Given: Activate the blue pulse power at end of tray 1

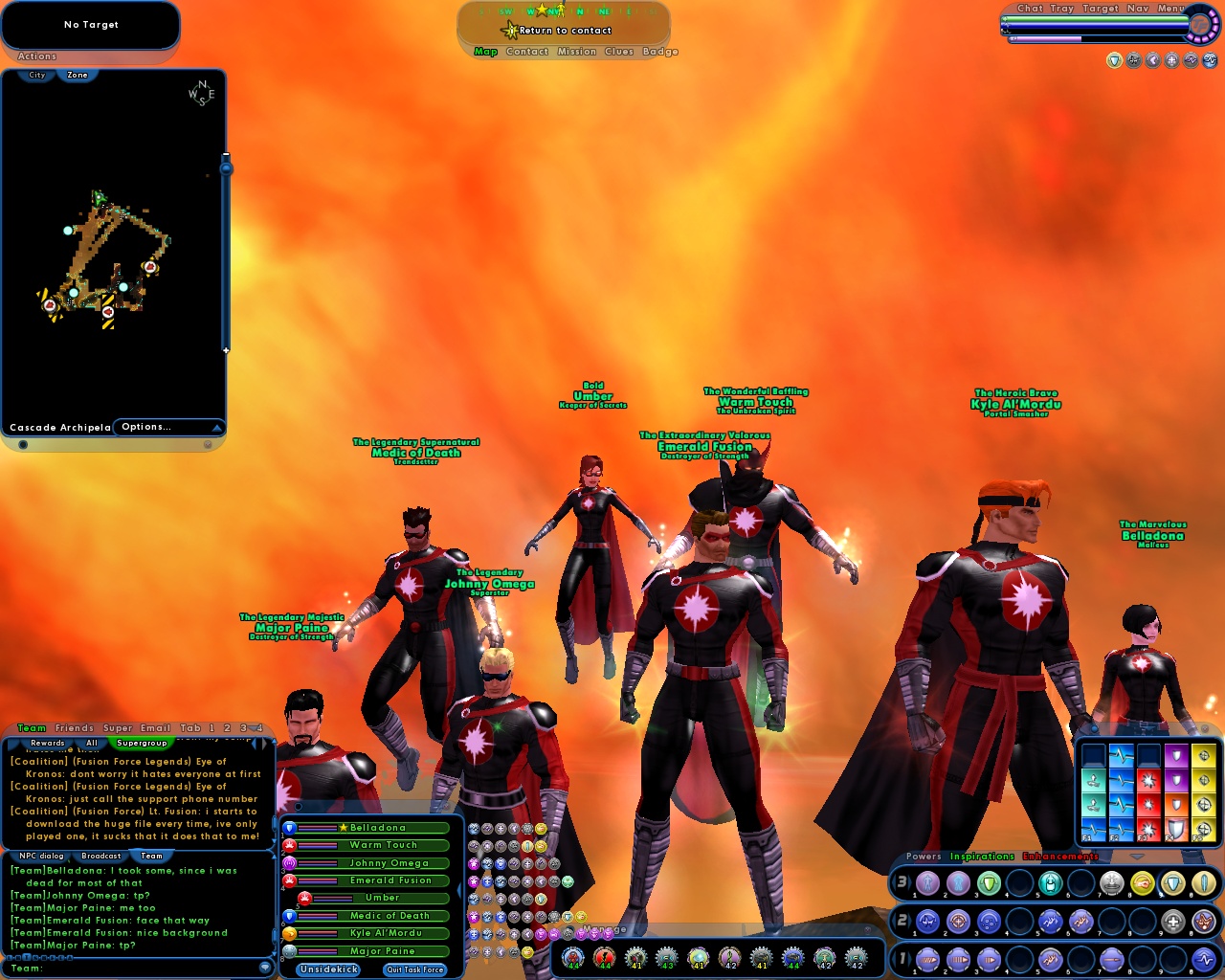Looking at the screenshot, I should click(1204, 959).
